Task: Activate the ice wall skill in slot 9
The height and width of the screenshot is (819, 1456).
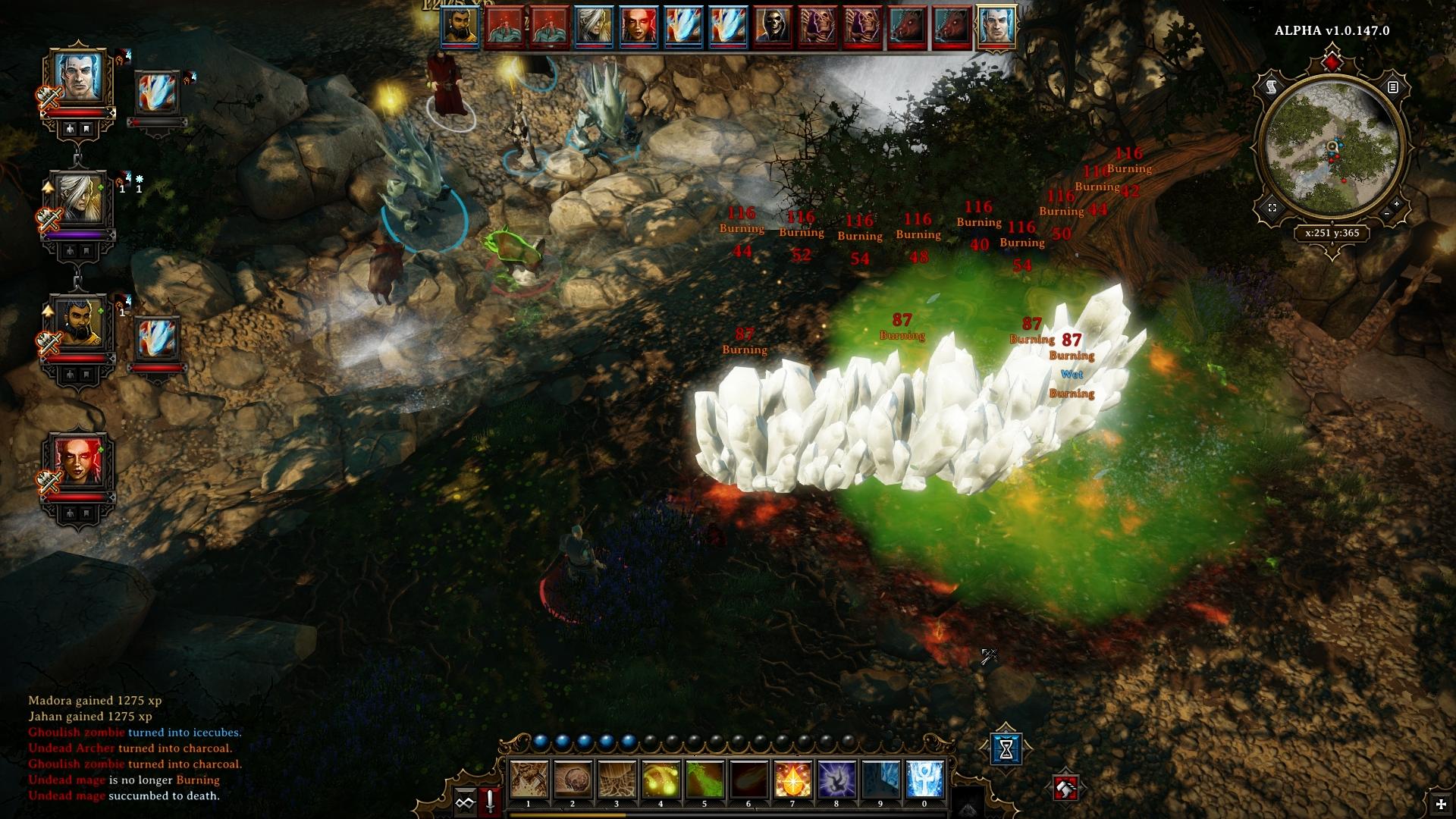Action: tap(880, 780)
